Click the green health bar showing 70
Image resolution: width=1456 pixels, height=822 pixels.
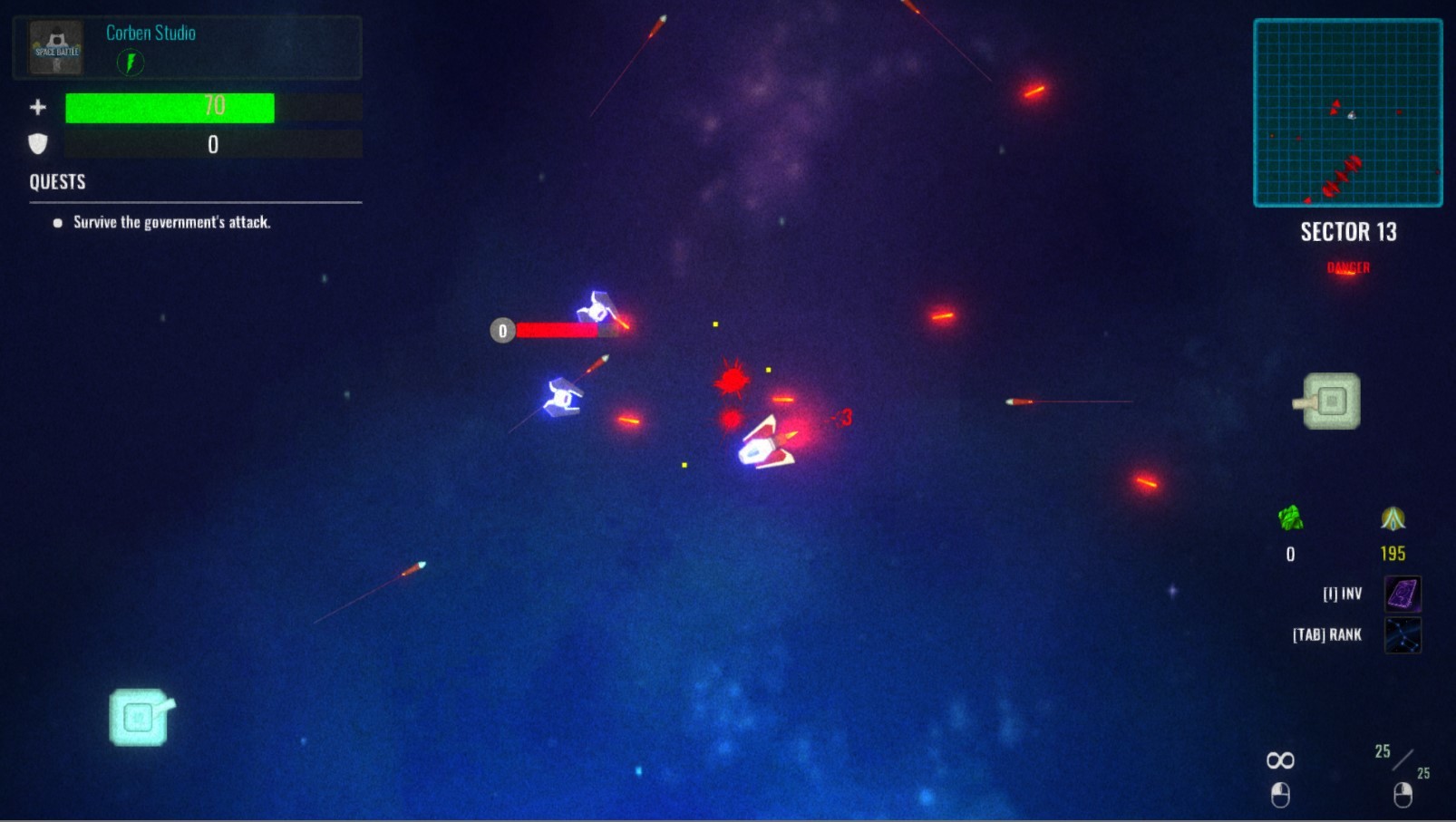(169, 106)
